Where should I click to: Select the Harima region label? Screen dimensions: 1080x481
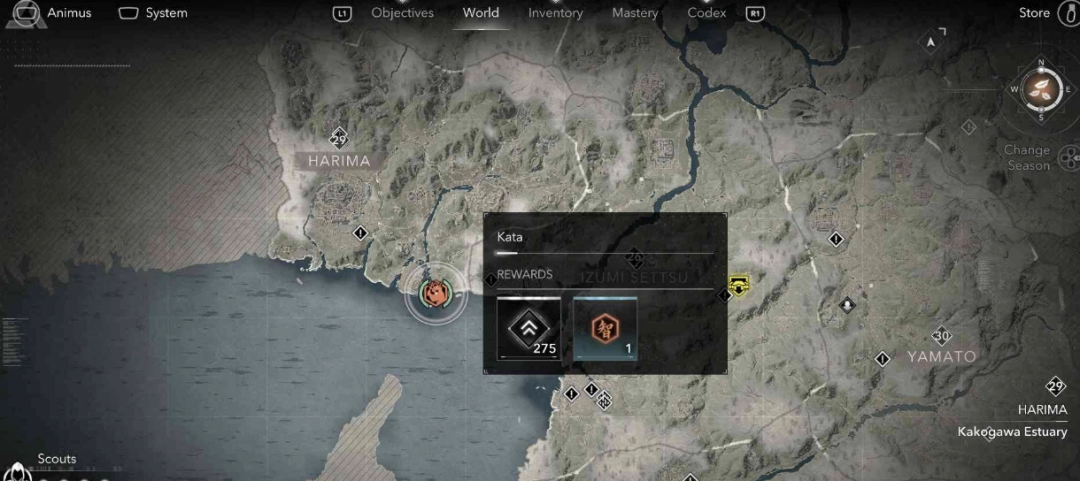pos(339,161)
